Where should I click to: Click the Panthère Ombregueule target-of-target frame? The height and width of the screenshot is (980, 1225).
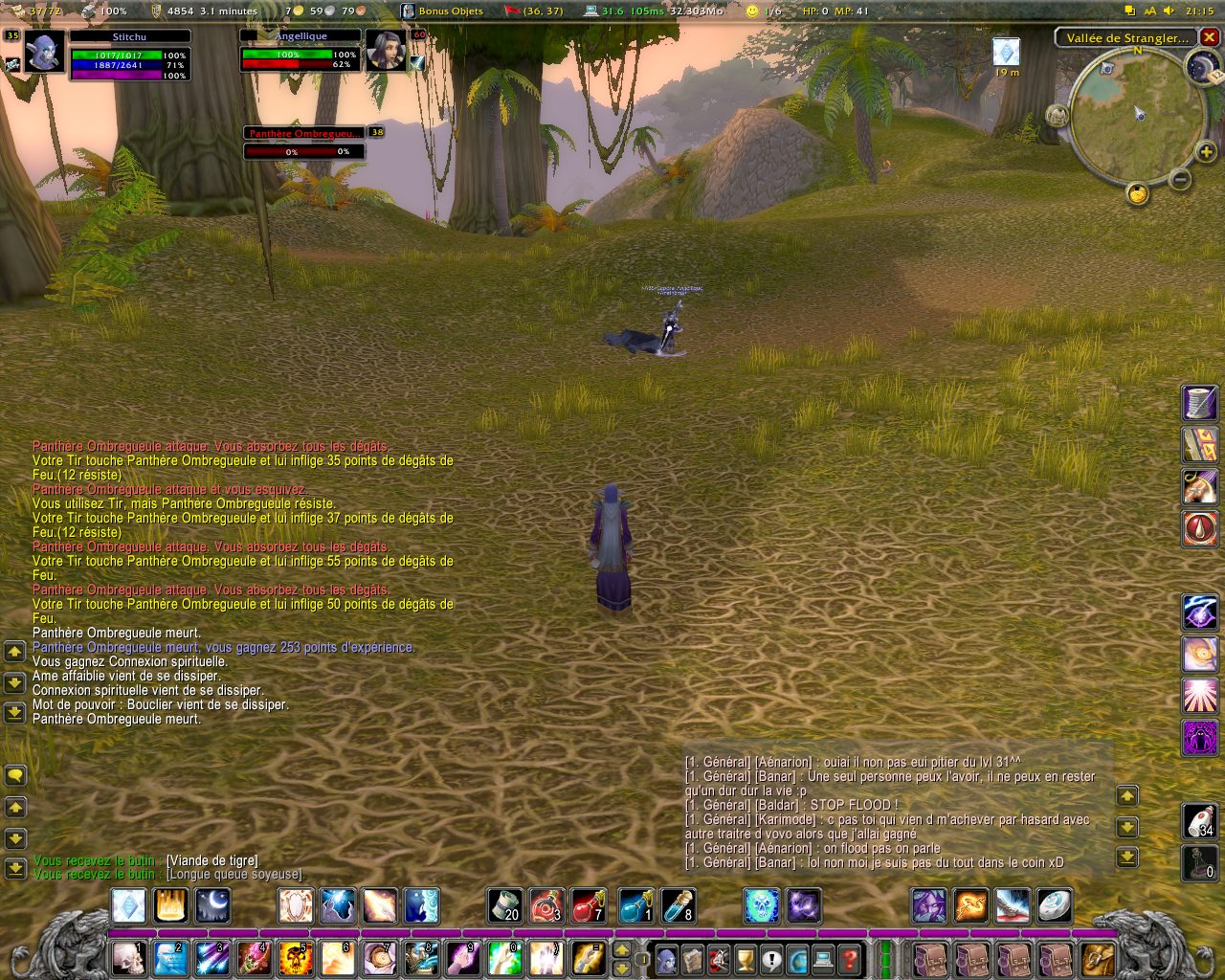click(303, 133)
